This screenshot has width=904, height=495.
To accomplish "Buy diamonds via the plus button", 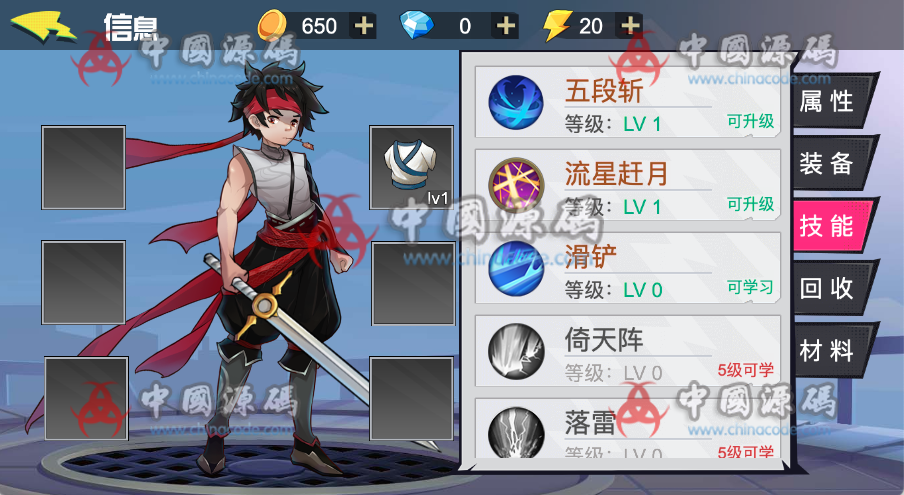I will pos(506,25).
